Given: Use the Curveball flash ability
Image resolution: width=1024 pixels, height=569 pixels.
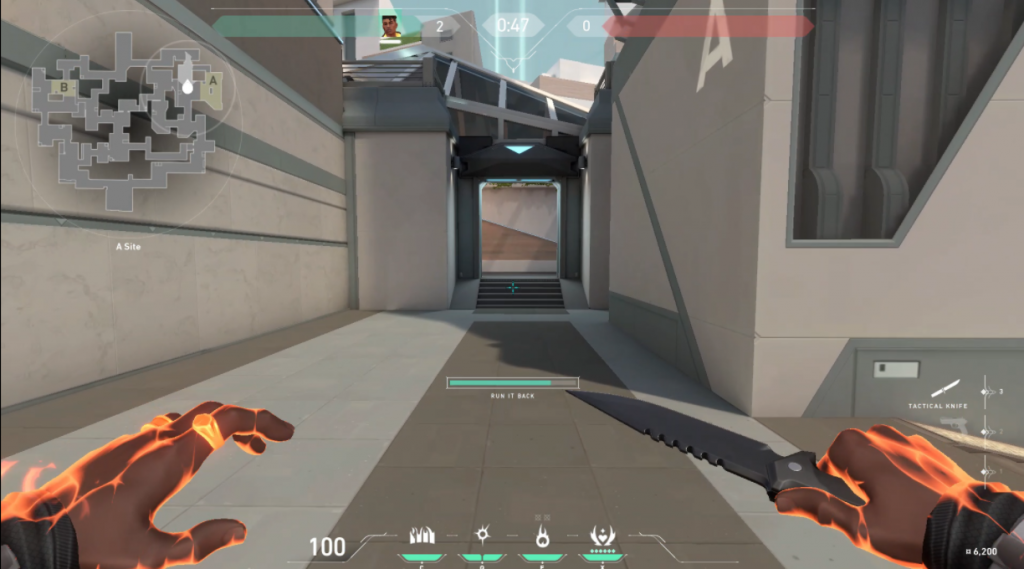Looking at the screenshot, I should pos(482,536).
